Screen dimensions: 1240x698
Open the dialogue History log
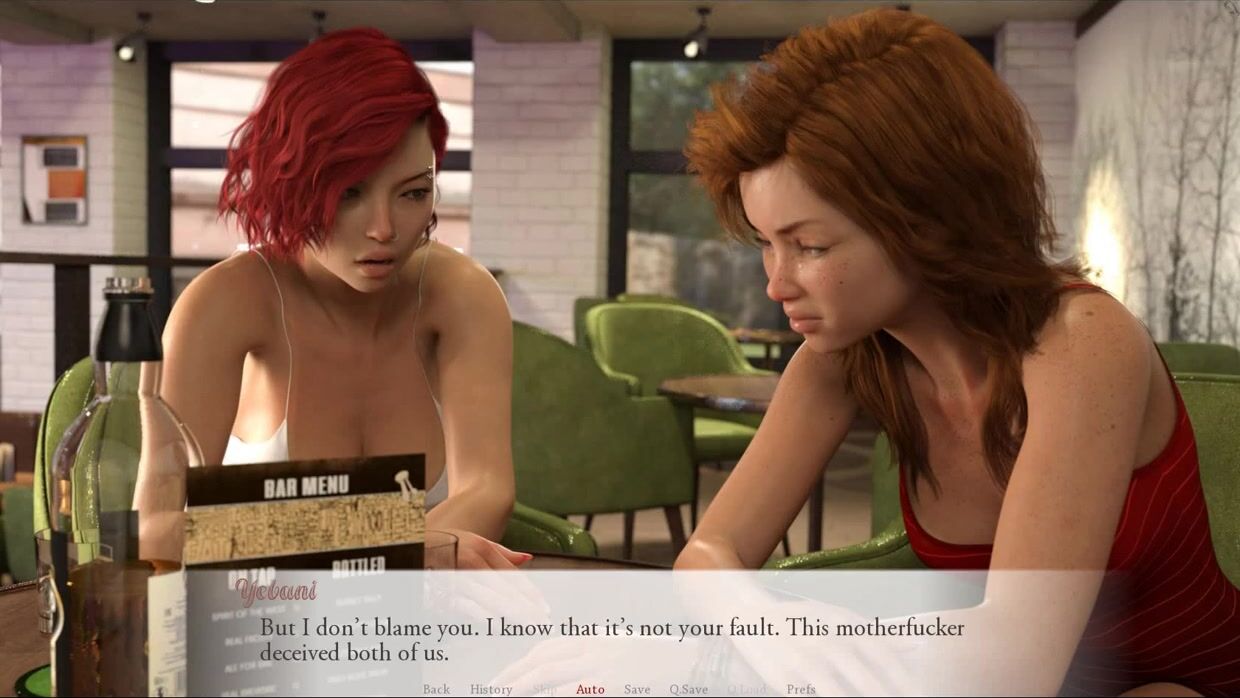pyautogui.click(x=491, y=689)
